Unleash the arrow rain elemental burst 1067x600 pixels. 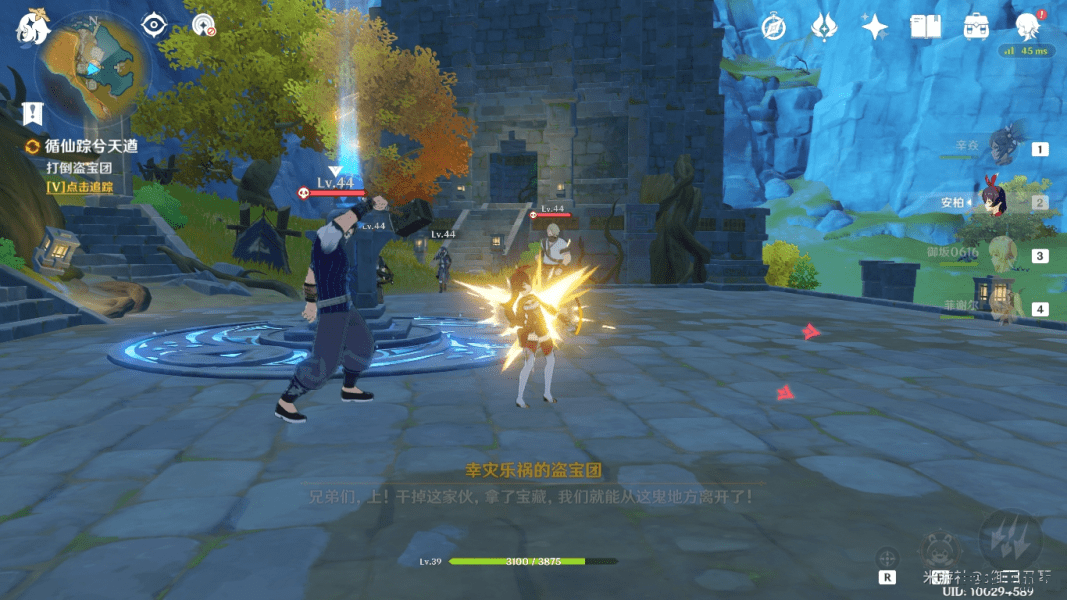click(x=1010, y=540)
